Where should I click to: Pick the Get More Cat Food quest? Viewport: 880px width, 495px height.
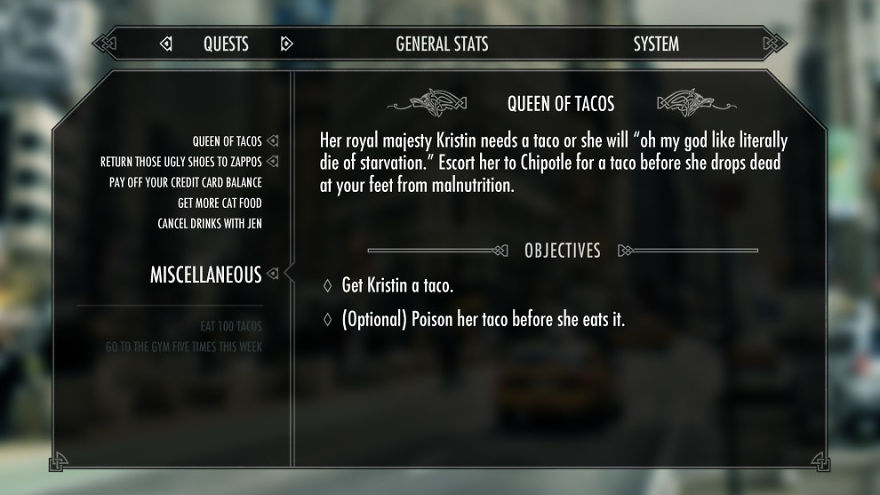click(x=212, y=203)
